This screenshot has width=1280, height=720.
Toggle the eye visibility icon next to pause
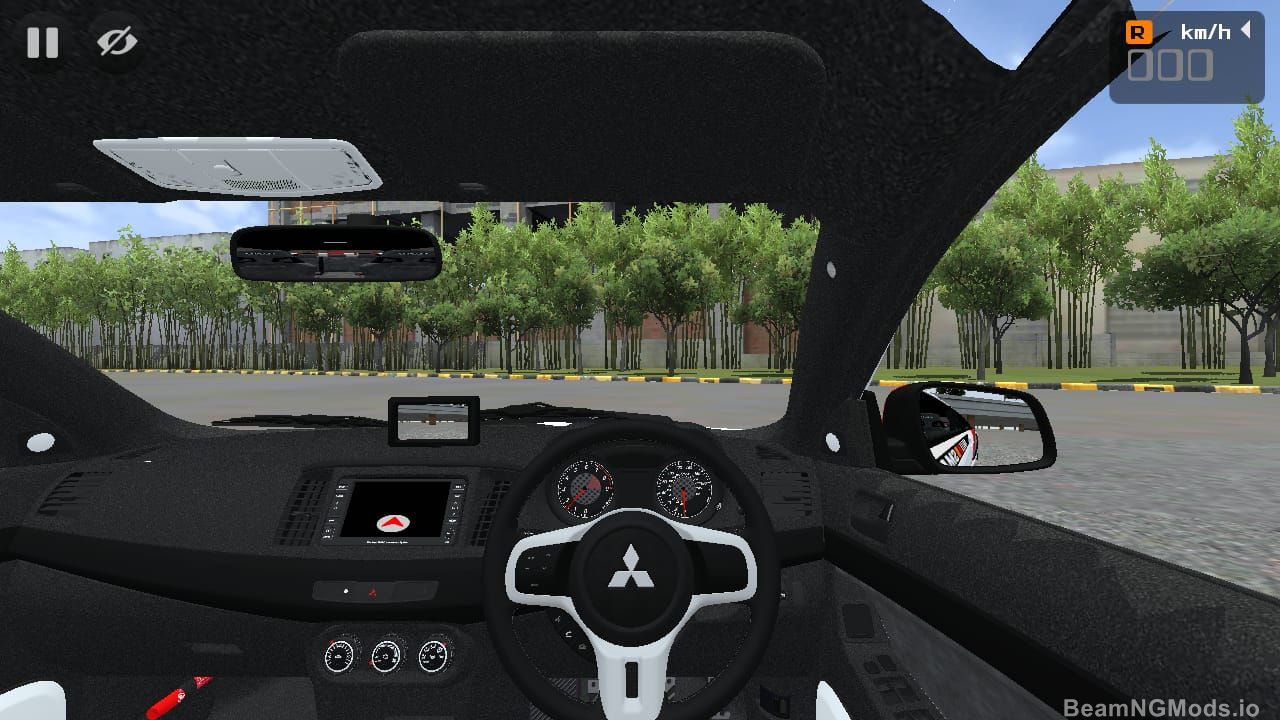tap(115, 42)
